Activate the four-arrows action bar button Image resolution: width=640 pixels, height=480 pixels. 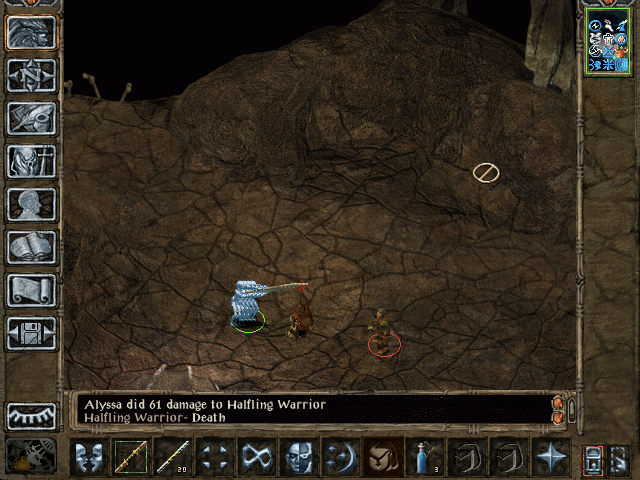click(215, 456)
